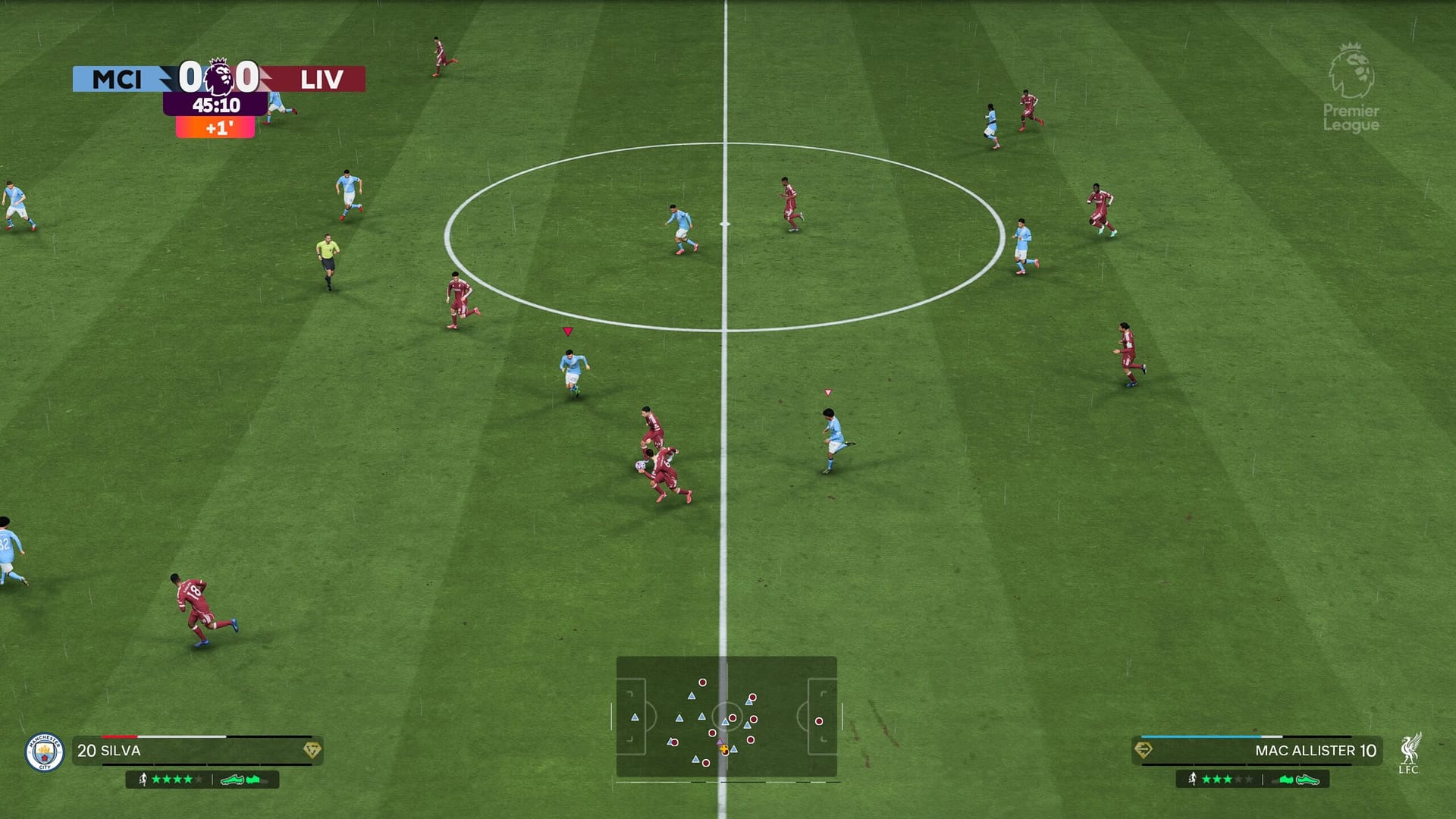Click the +1' stoppage time banner
Image resolution: width=1456 pixels, height=819 pixels.
(215, 127)
